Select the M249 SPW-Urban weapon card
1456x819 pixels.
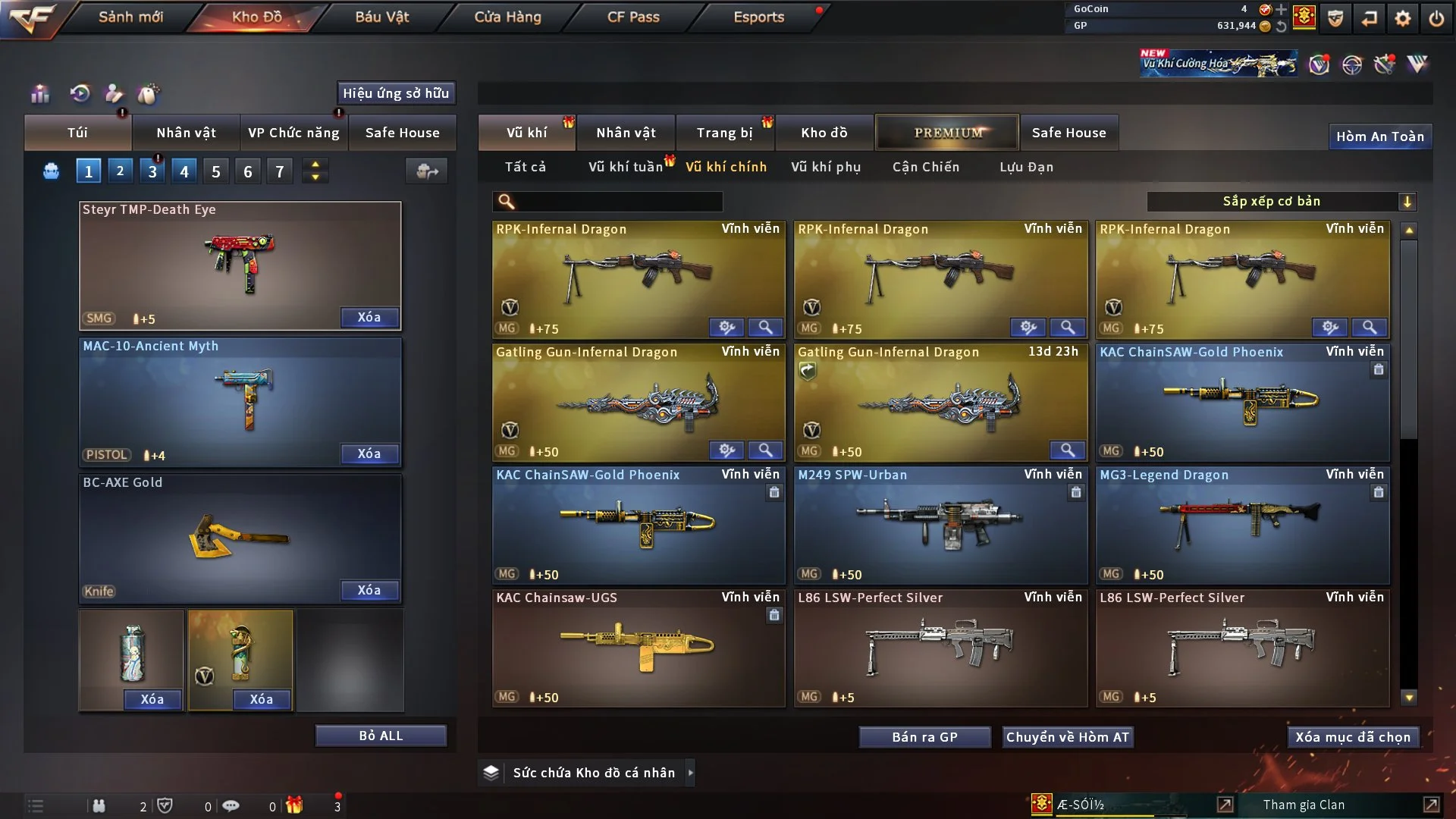click(940, 525)
